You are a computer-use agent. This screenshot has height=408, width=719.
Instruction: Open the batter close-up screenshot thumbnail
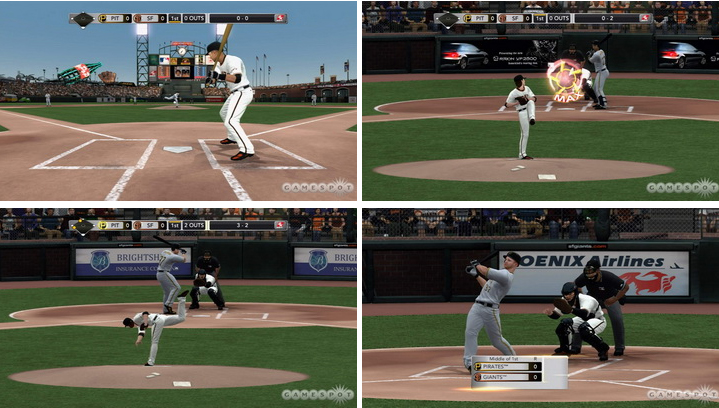point(178,101)
